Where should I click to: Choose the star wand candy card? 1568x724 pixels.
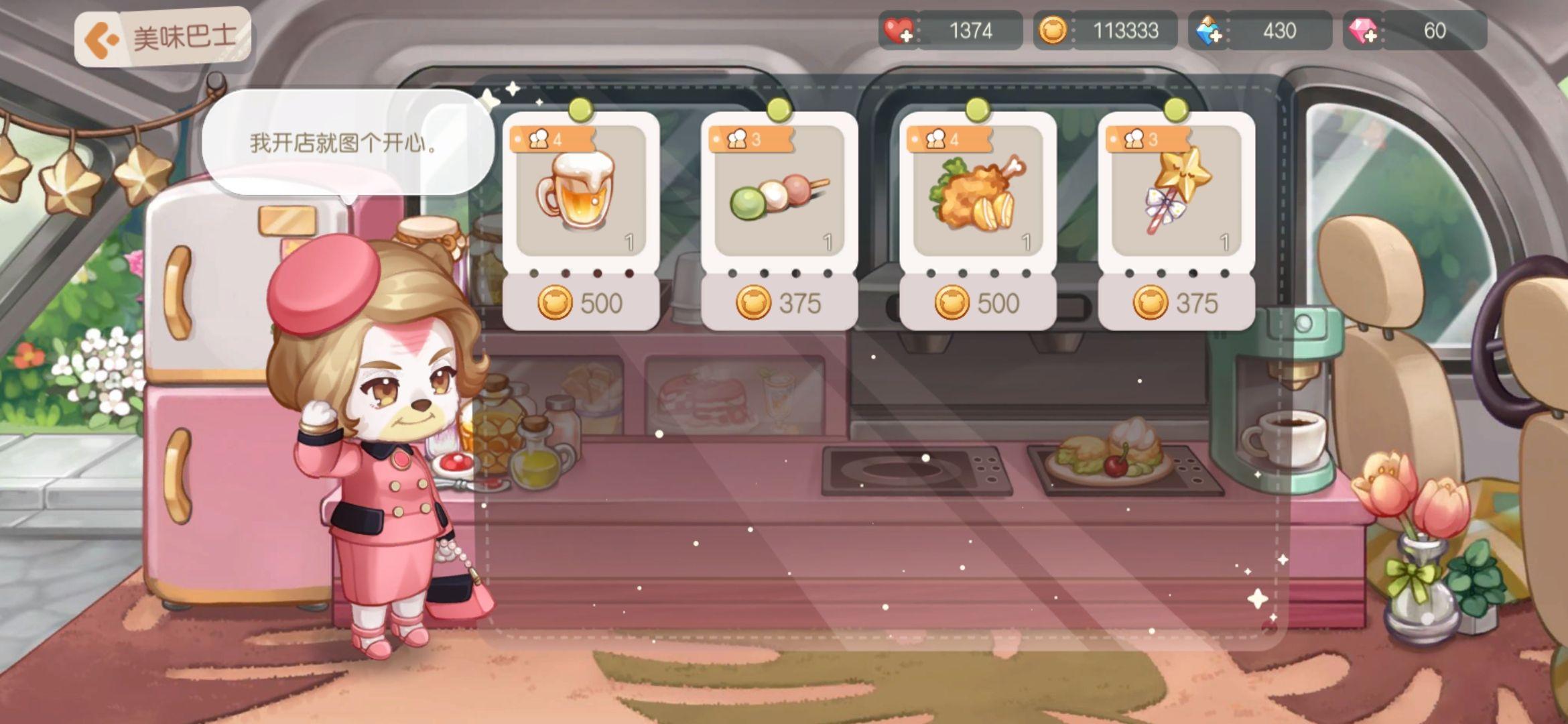(x=1175, y=221)
